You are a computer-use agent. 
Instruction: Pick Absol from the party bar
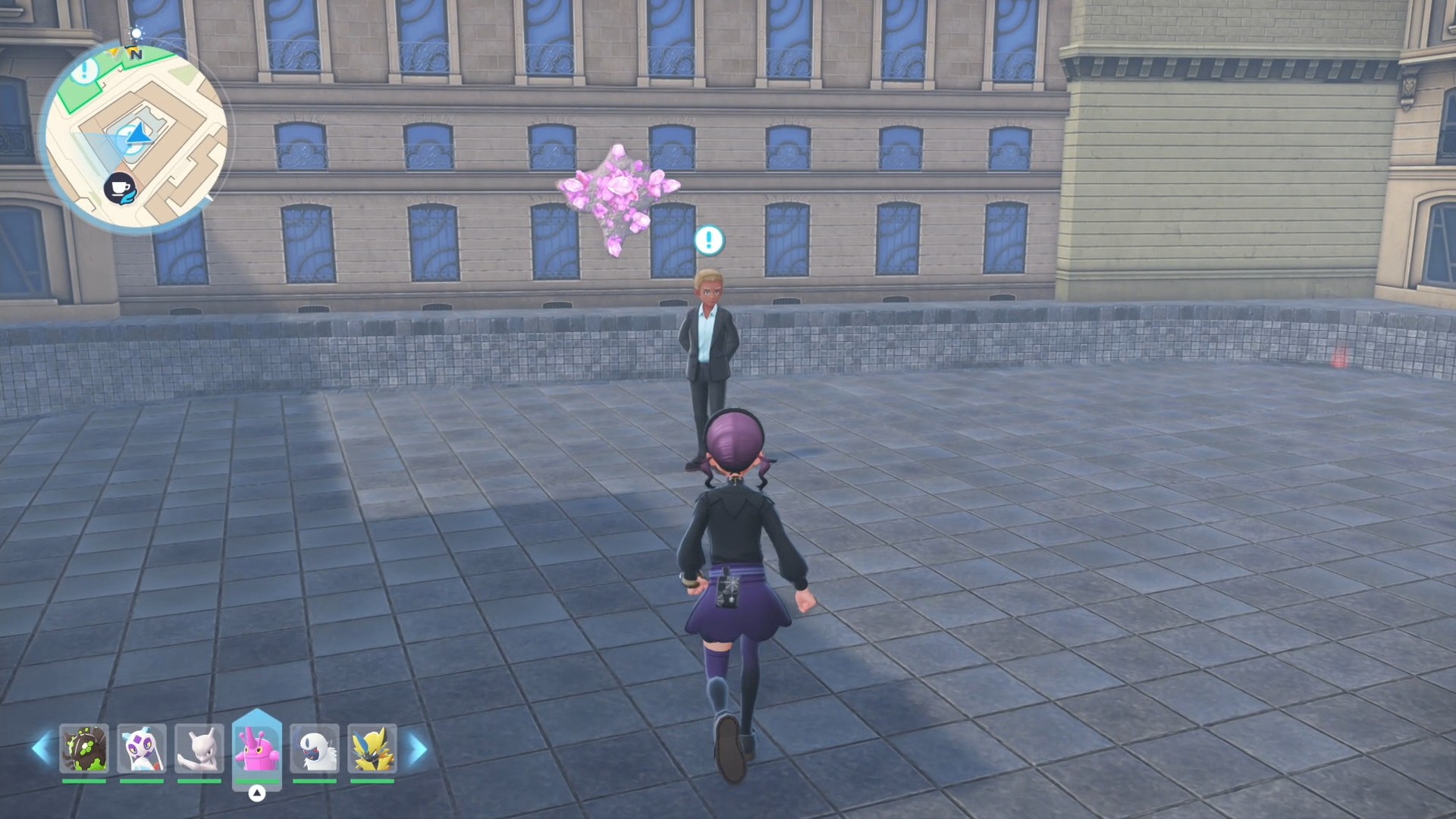tap(315, 748)
